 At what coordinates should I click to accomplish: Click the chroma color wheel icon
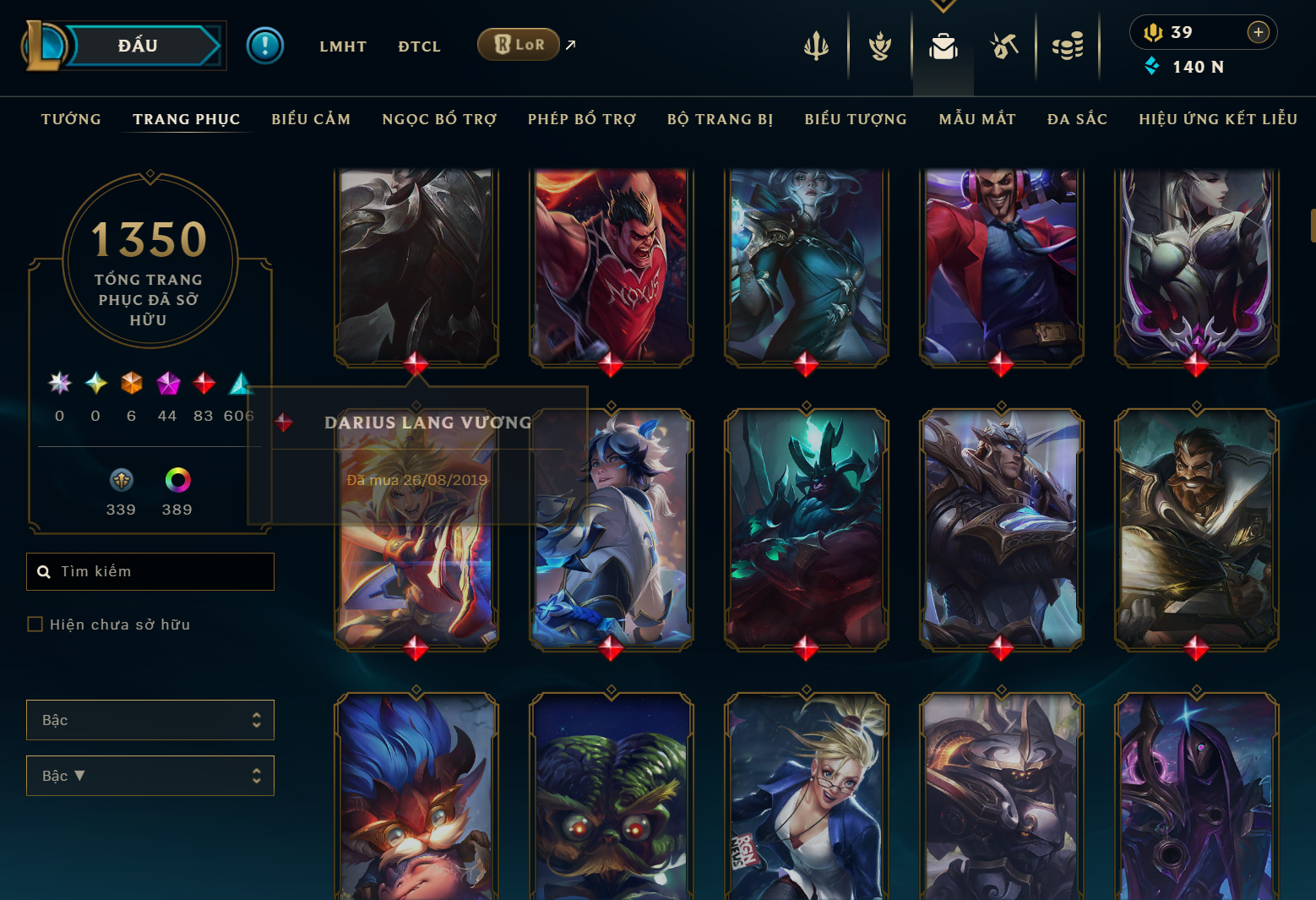click(x=177, y=482)
